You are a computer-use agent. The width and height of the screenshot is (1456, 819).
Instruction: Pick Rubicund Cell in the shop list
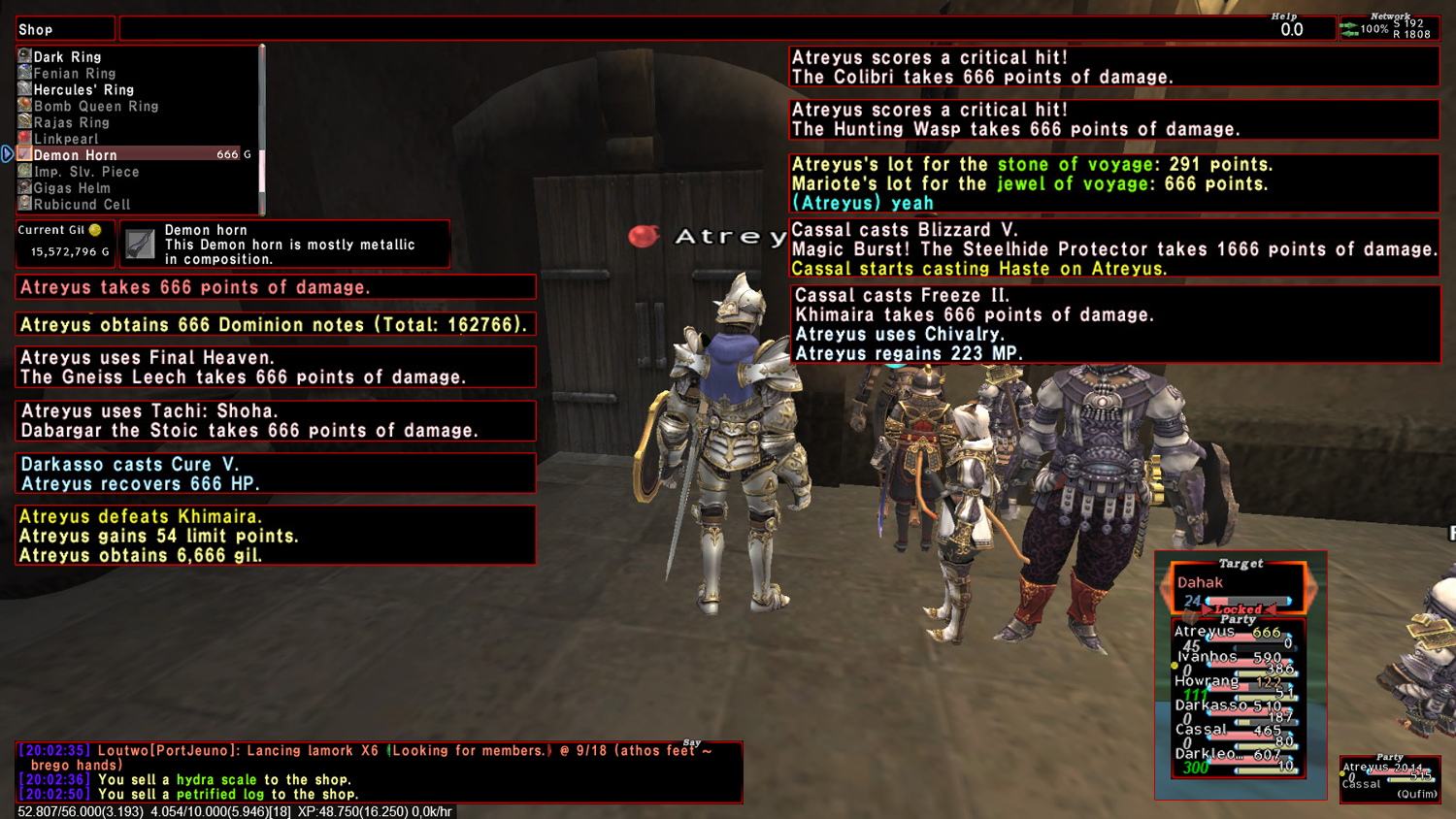(x=82, y=205)
